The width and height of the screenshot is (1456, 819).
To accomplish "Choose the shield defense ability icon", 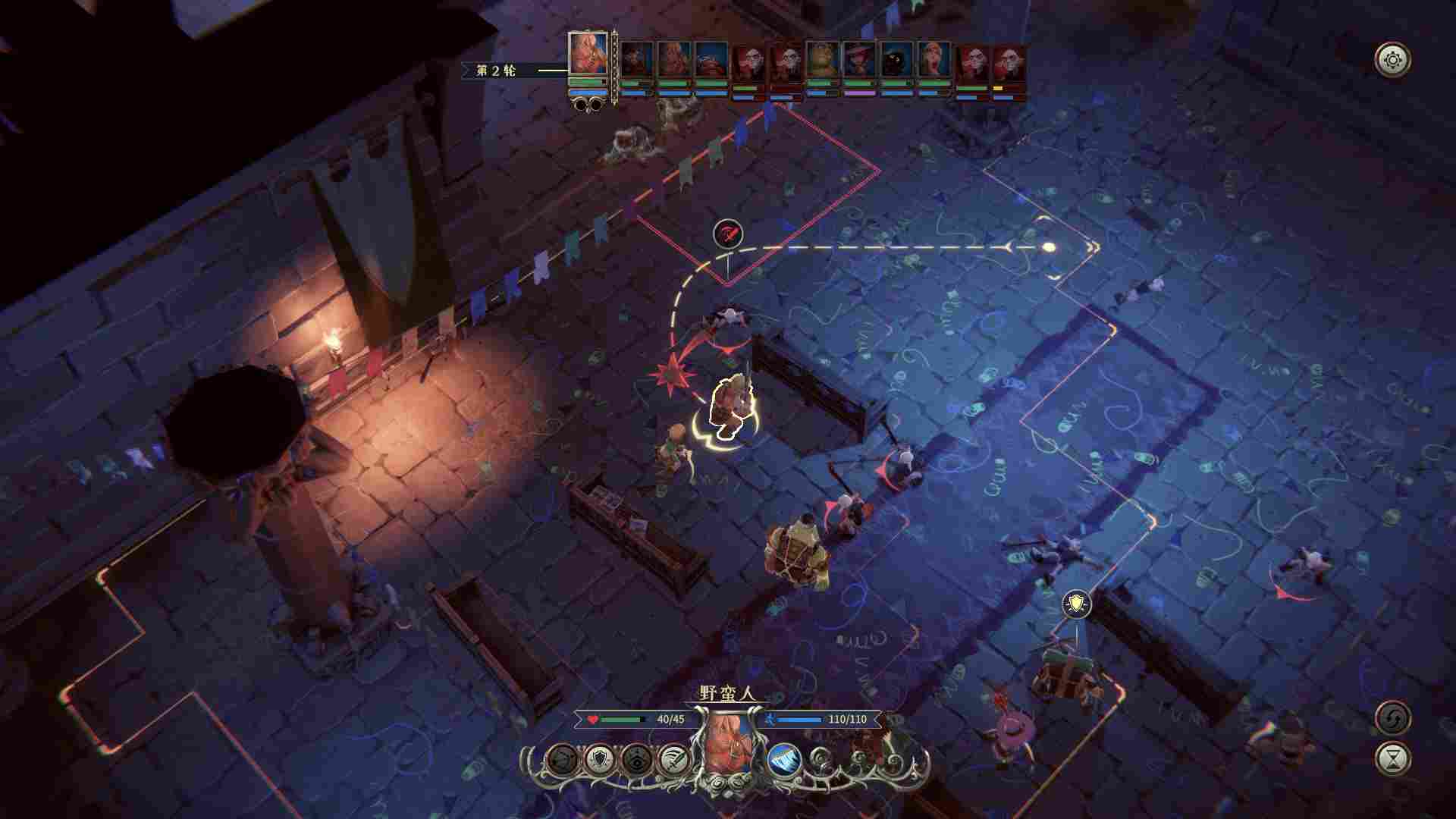I will (600, 758).
